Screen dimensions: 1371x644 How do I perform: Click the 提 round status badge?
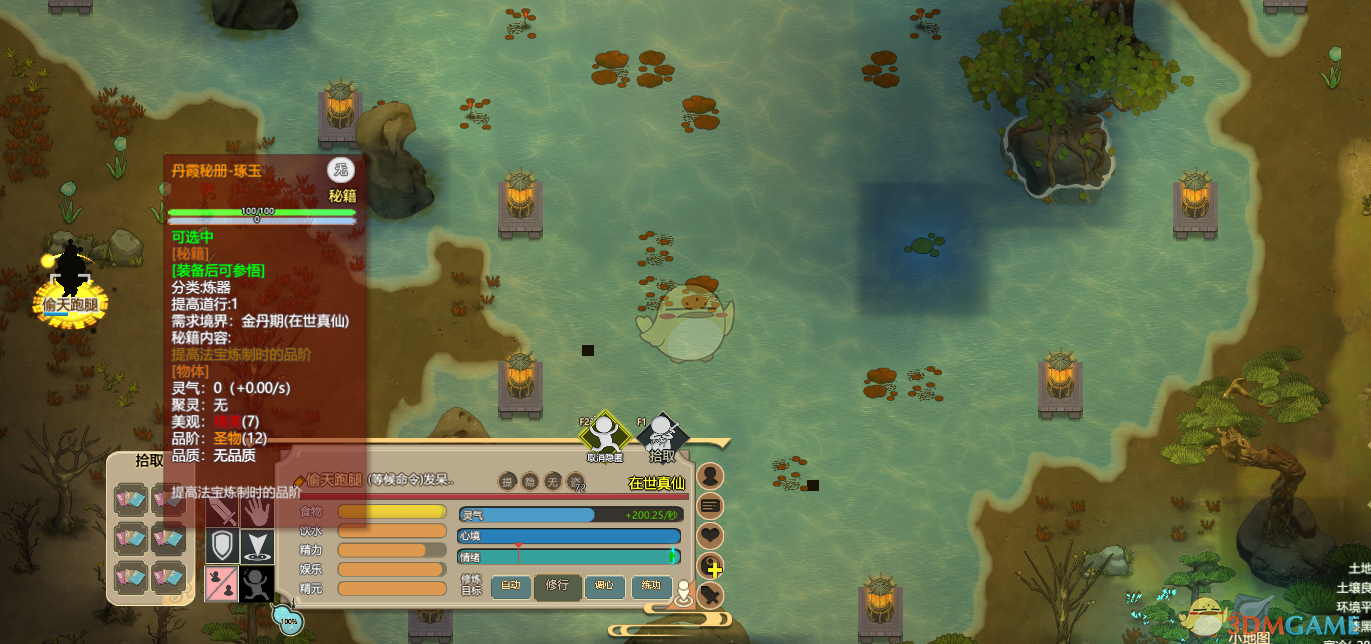pyautogui.click(x=508, y=482)
